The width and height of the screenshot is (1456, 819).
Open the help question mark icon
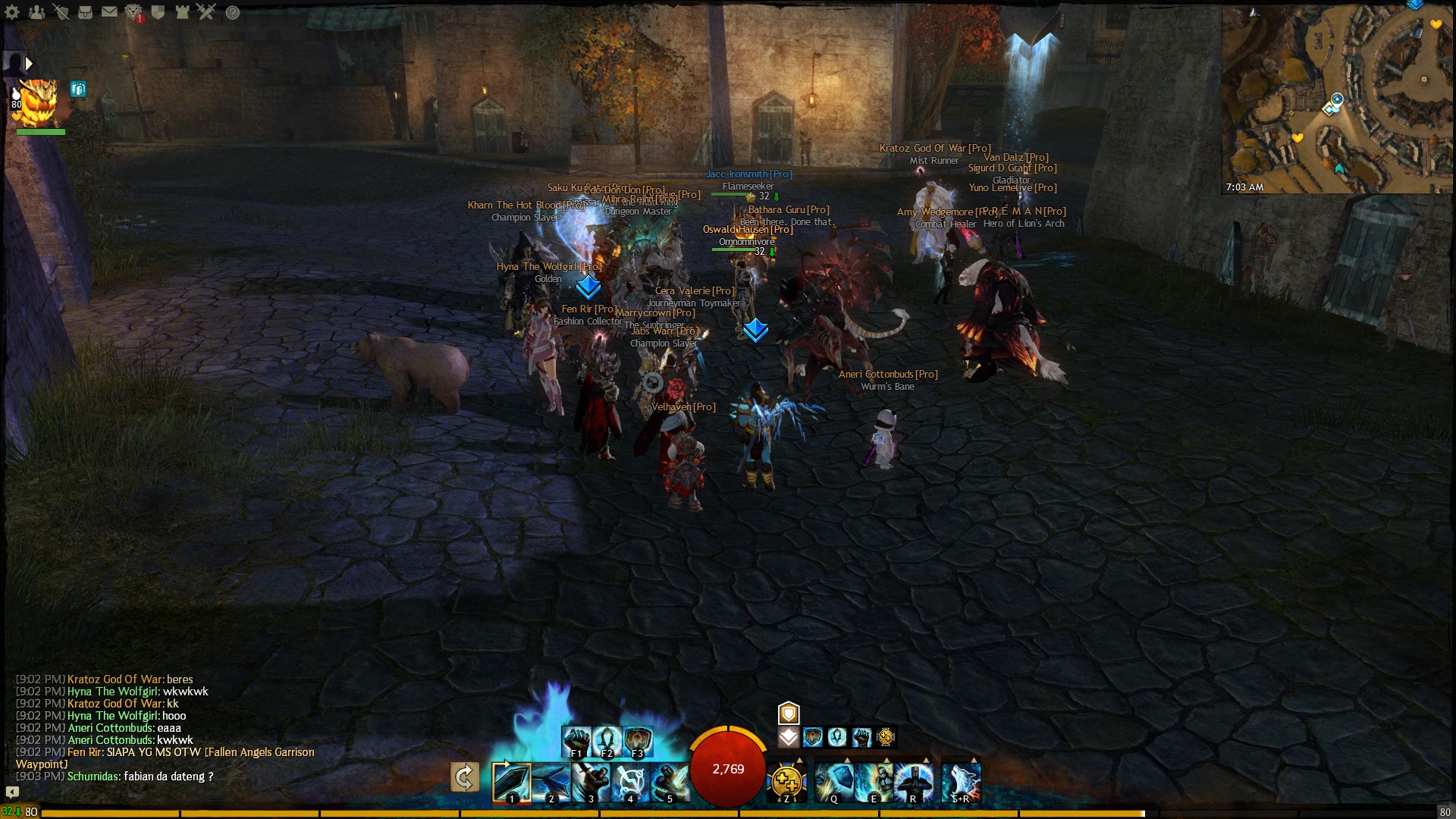point(233,12)
